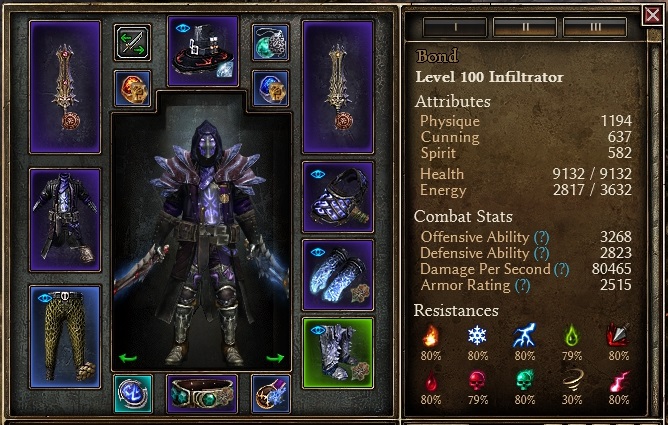Click the Damage Per Second help icon

561,269
